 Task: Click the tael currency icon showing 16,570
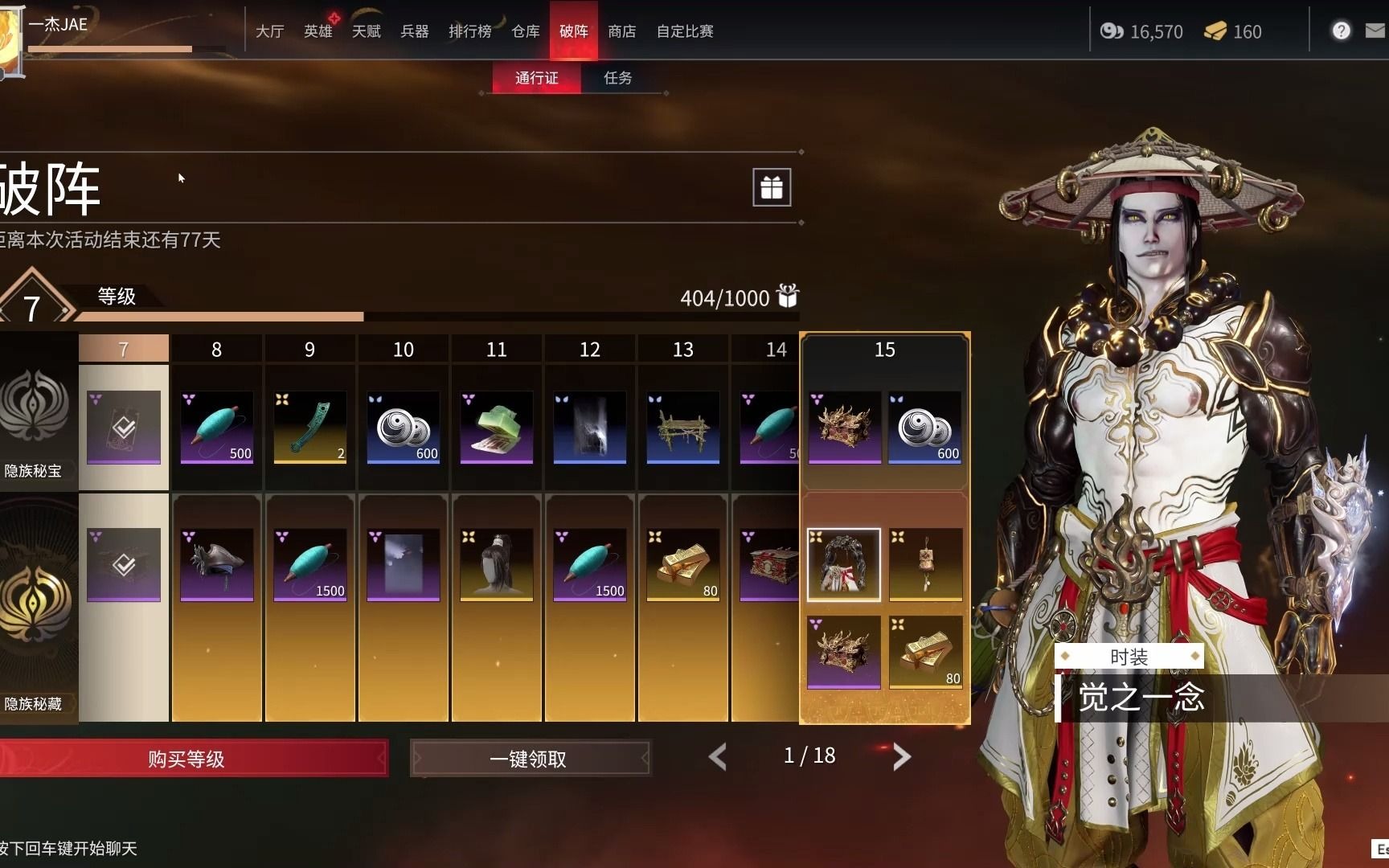(1112, 31)
